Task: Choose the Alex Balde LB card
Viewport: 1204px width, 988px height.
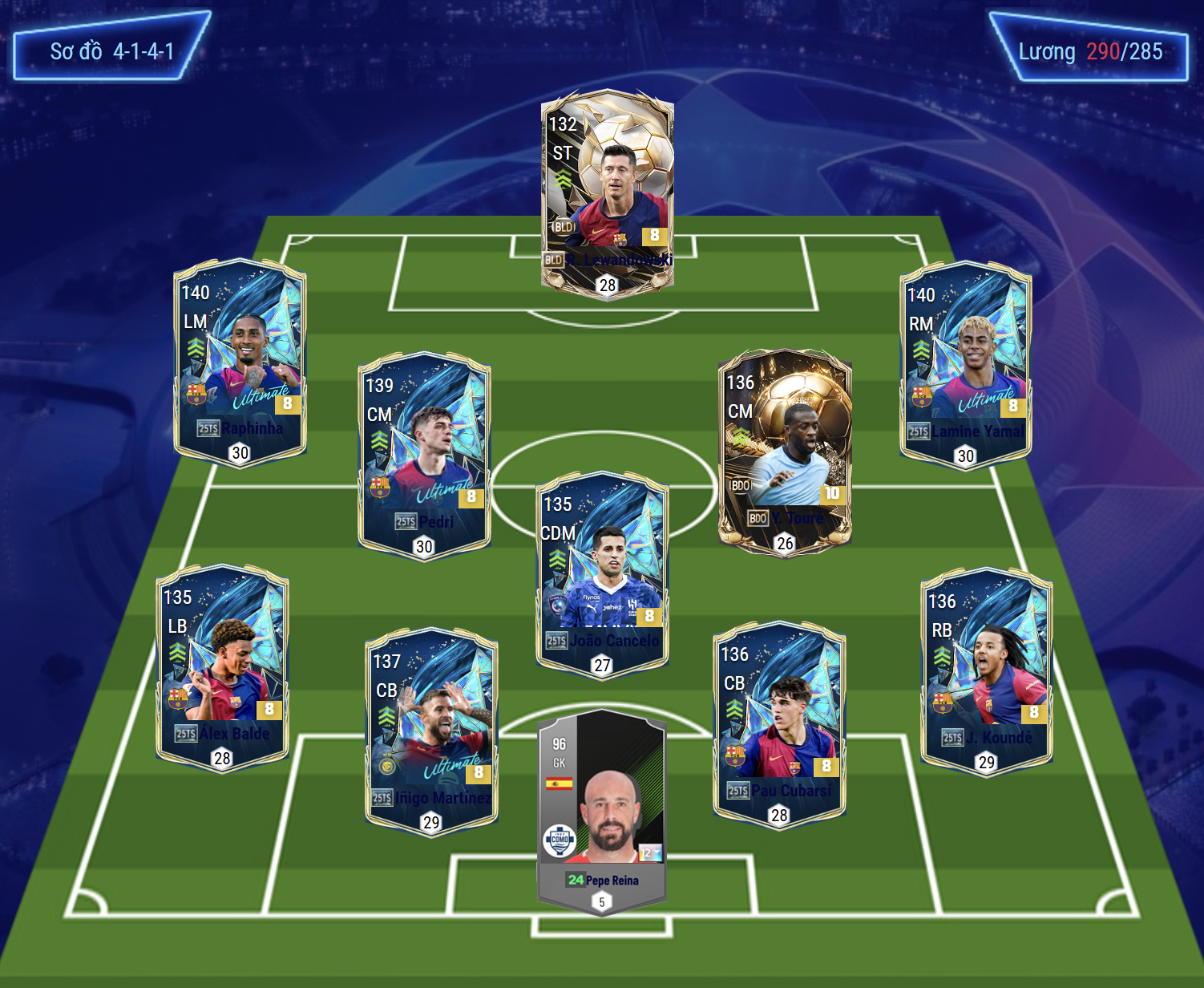Action: tap(222, 667)
